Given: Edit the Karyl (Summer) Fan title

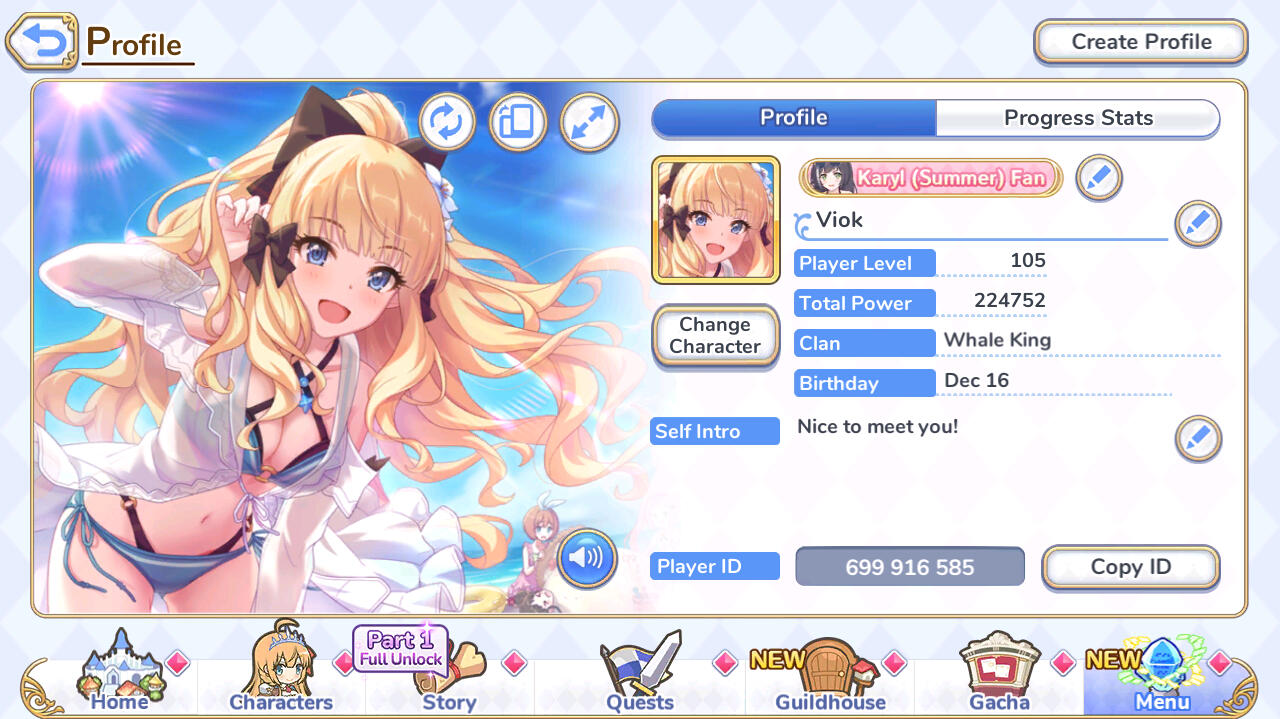Looking at the screenshot, I should coord(1099,179).
